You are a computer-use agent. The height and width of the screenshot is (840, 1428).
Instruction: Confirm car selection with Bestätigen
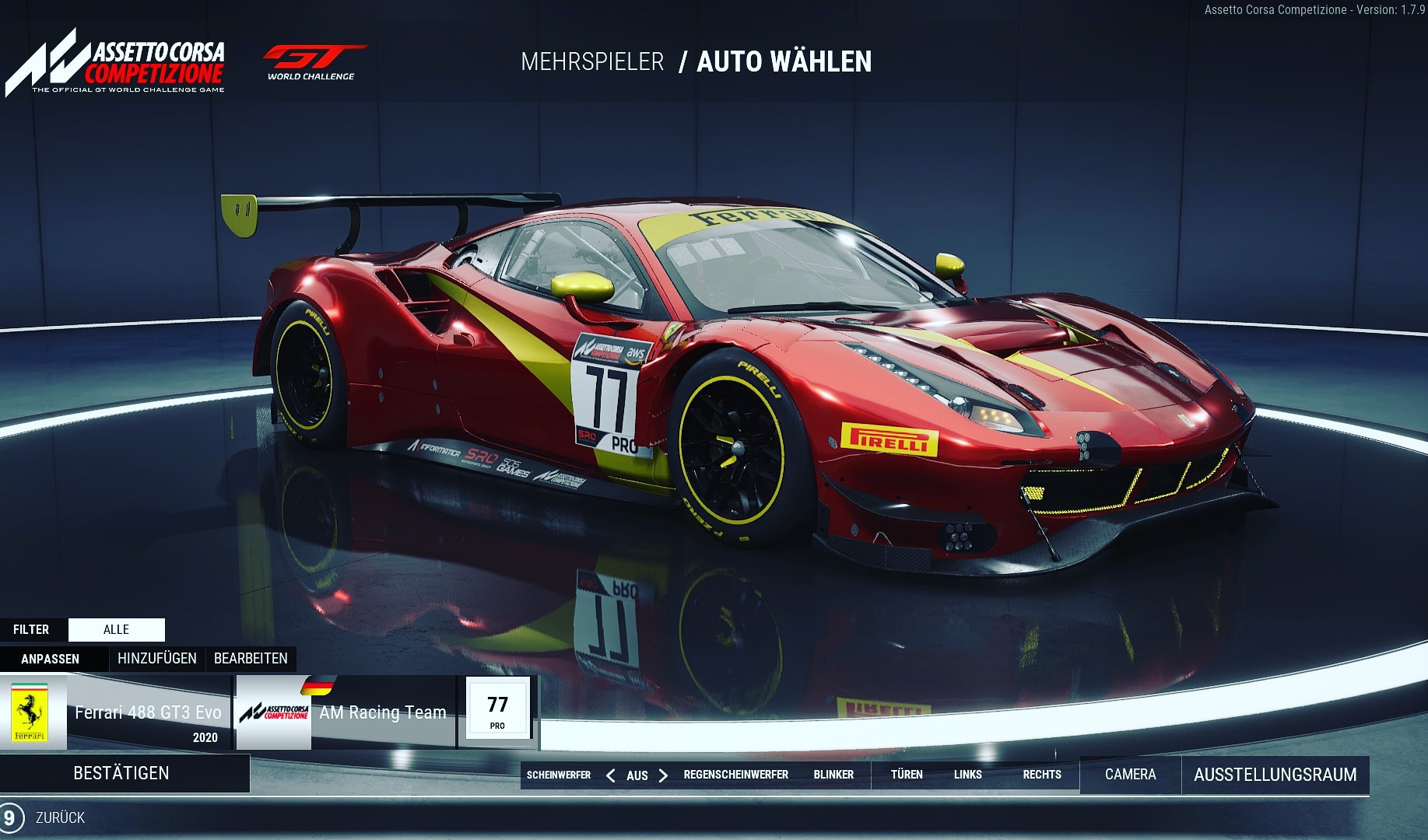(x=121, y=773)
